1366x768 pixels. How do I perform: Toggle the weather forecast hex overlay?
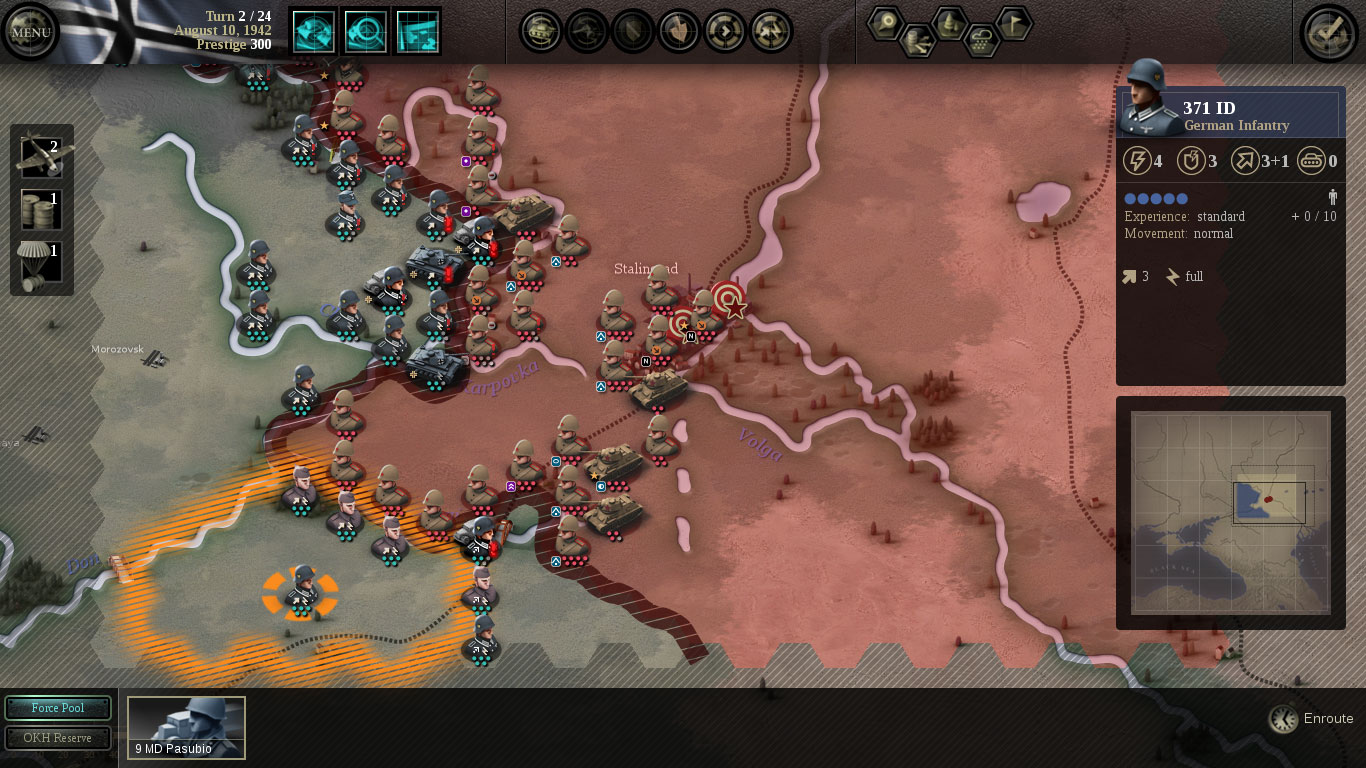tap(983, 40)
